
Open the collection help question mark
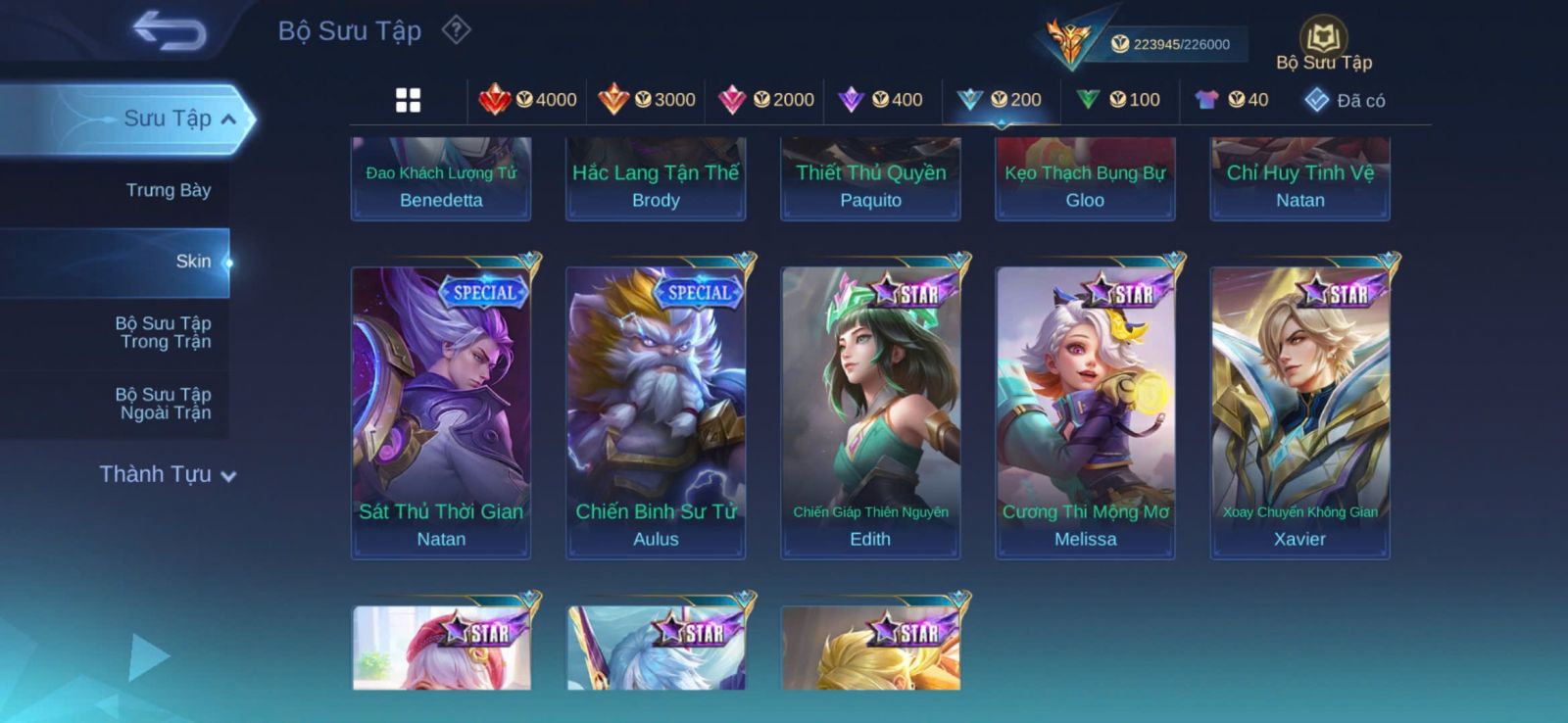point(456,30)
